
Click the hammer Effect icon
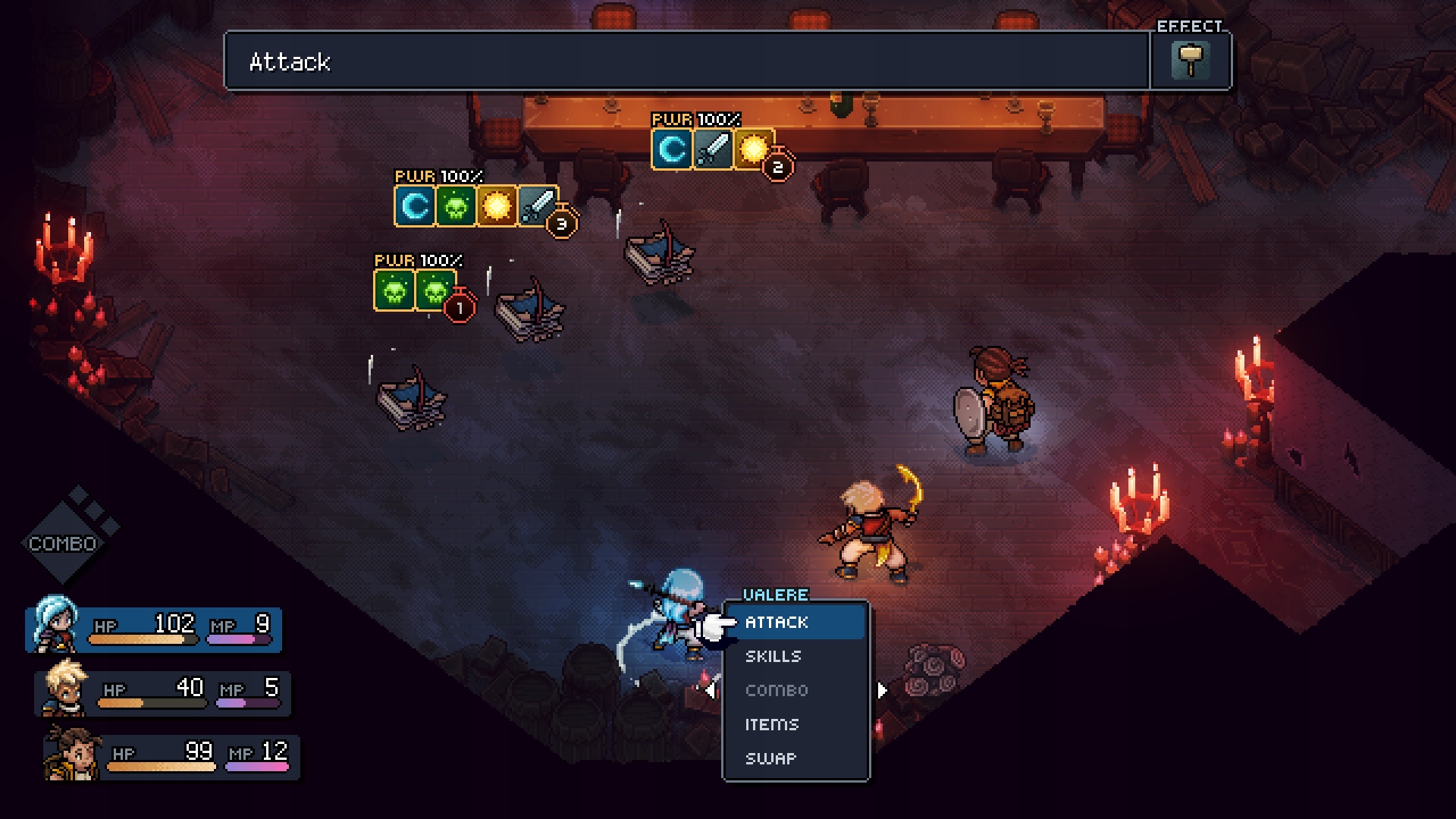1190,61
